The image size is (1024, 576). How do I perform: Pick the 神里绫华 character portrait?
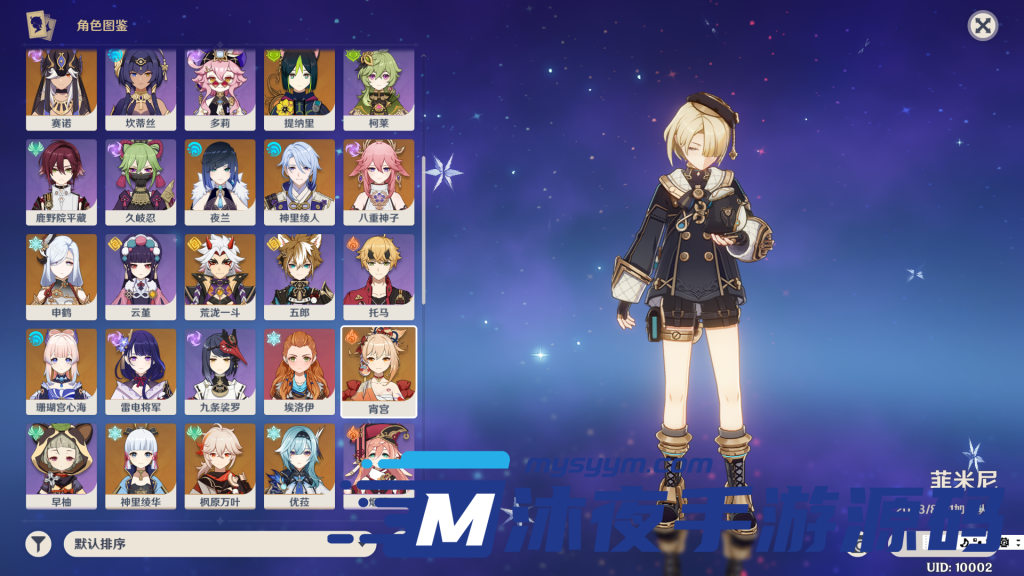point(140,465)
